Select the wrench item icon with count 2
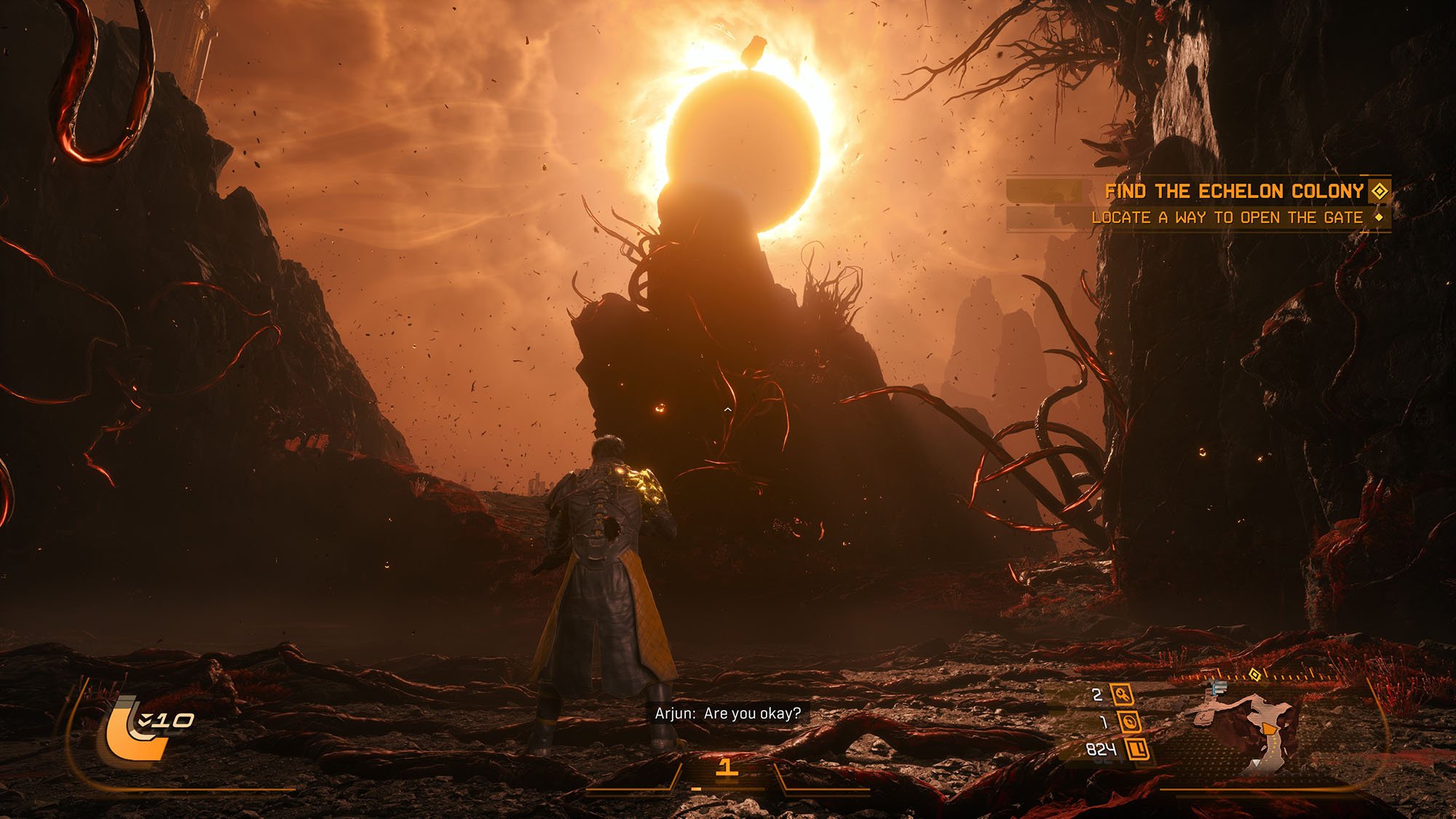This screenshot has width=1456, height=819. [1122, 695]
